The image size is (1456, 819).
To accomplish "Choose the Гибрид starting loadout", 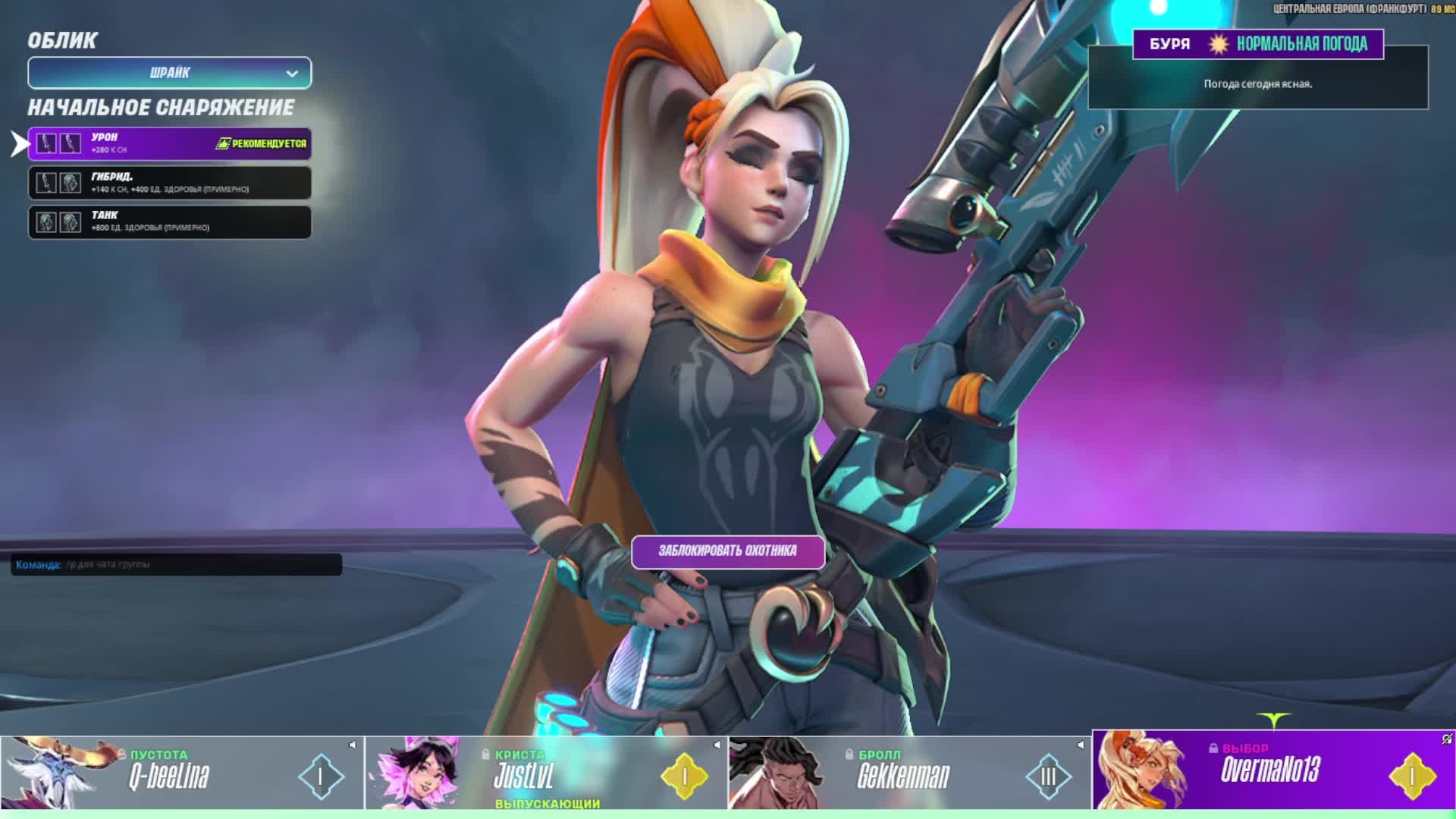I will point(169,183).
